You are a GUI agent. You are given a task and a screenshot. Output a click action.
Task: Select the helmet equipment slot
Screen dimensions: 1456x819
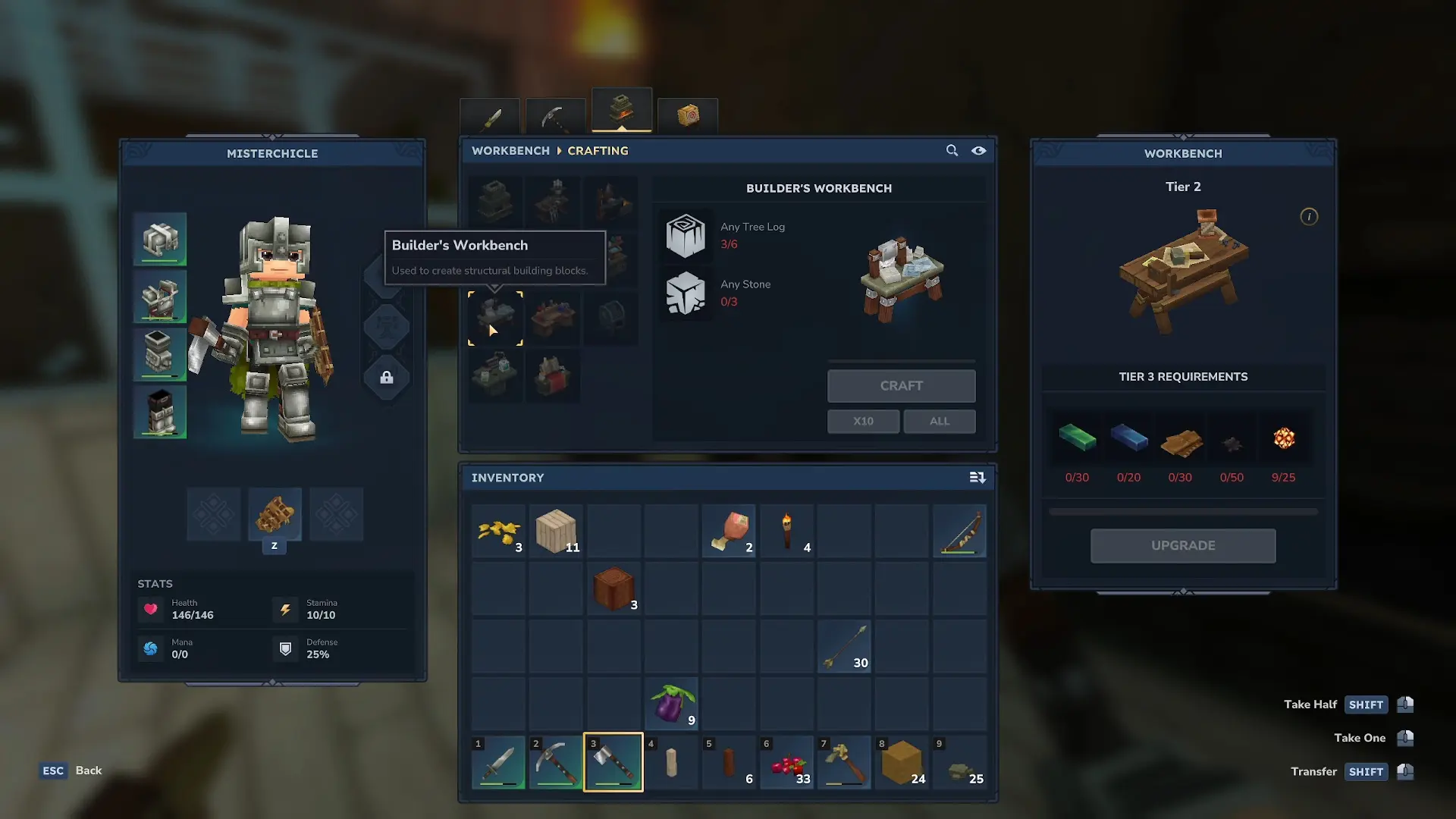(x=160, y=240)
